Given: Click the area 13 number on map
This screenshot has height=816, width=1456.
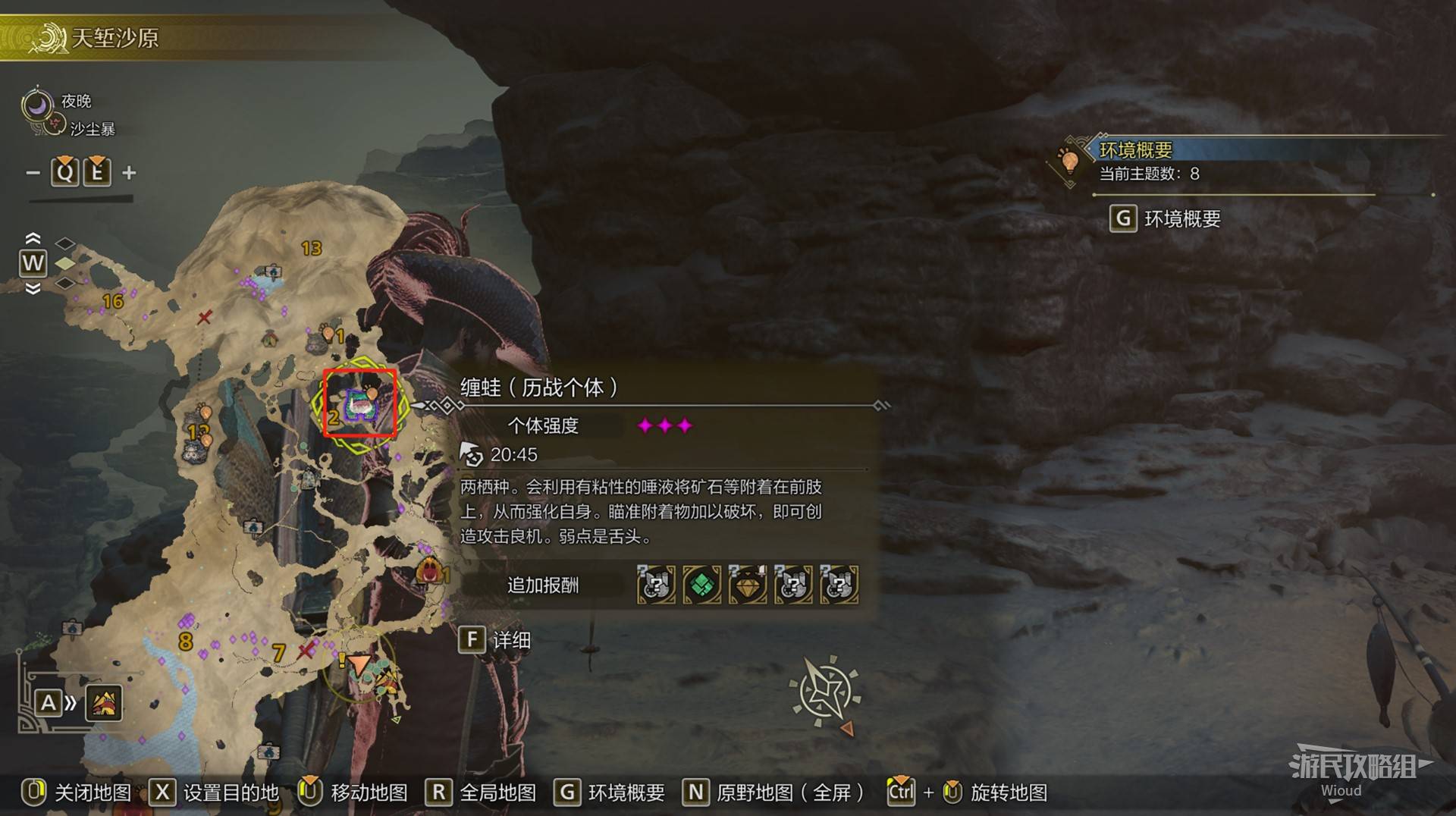Looking at the screenshot, I should (x=311, y=248).
